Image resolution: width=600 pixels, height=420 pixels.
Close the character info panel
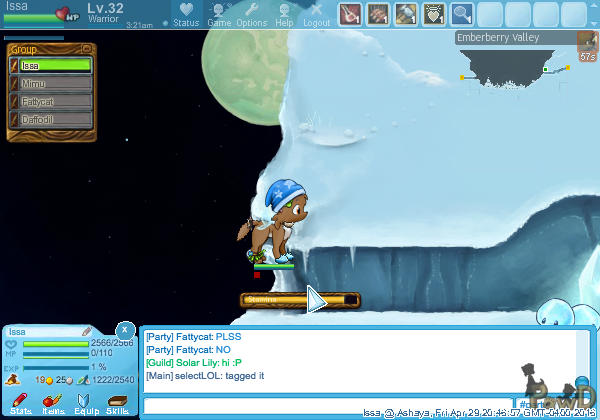[124, 329]
